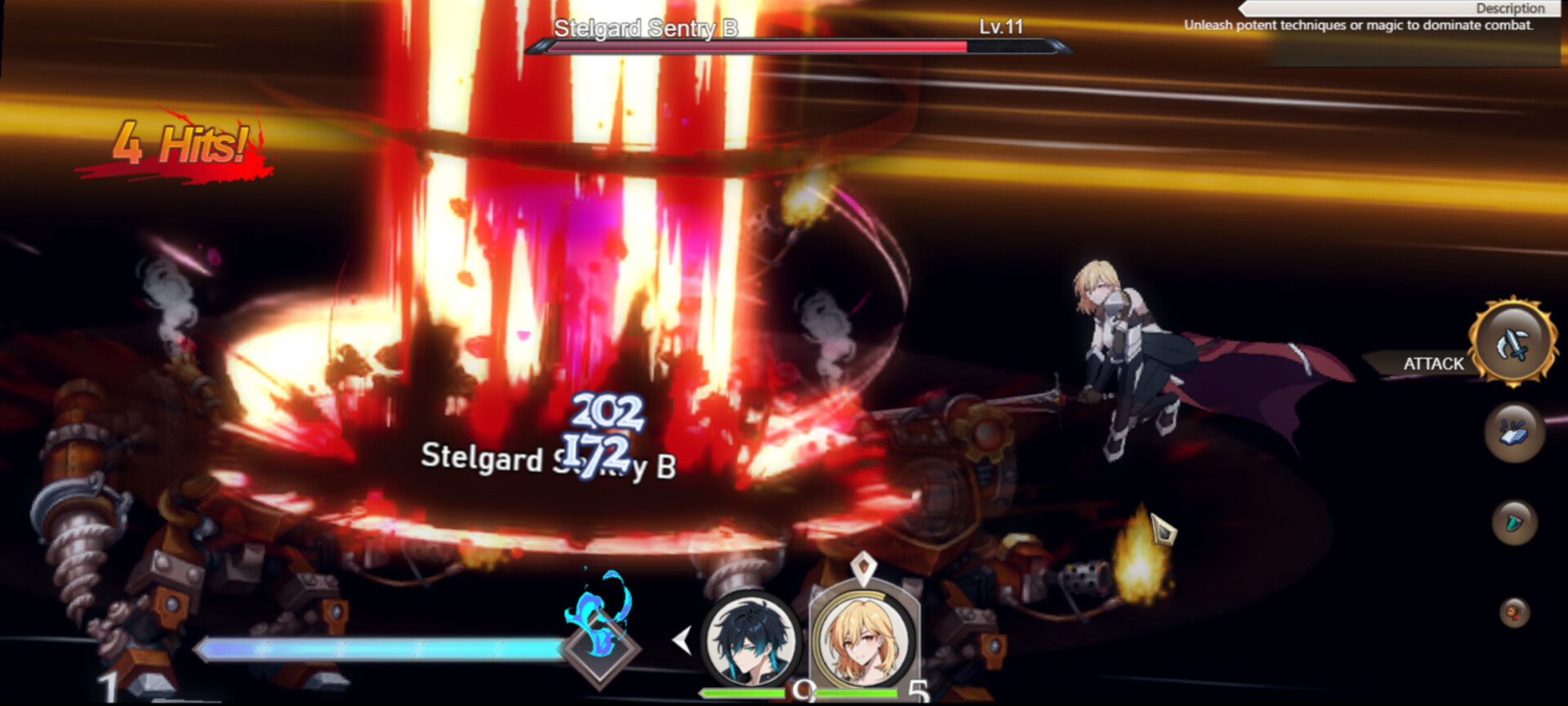Select the small bottom command icon
Image resolution: width=1568 pixels, height=706 pixels.
click(1514, 612)
